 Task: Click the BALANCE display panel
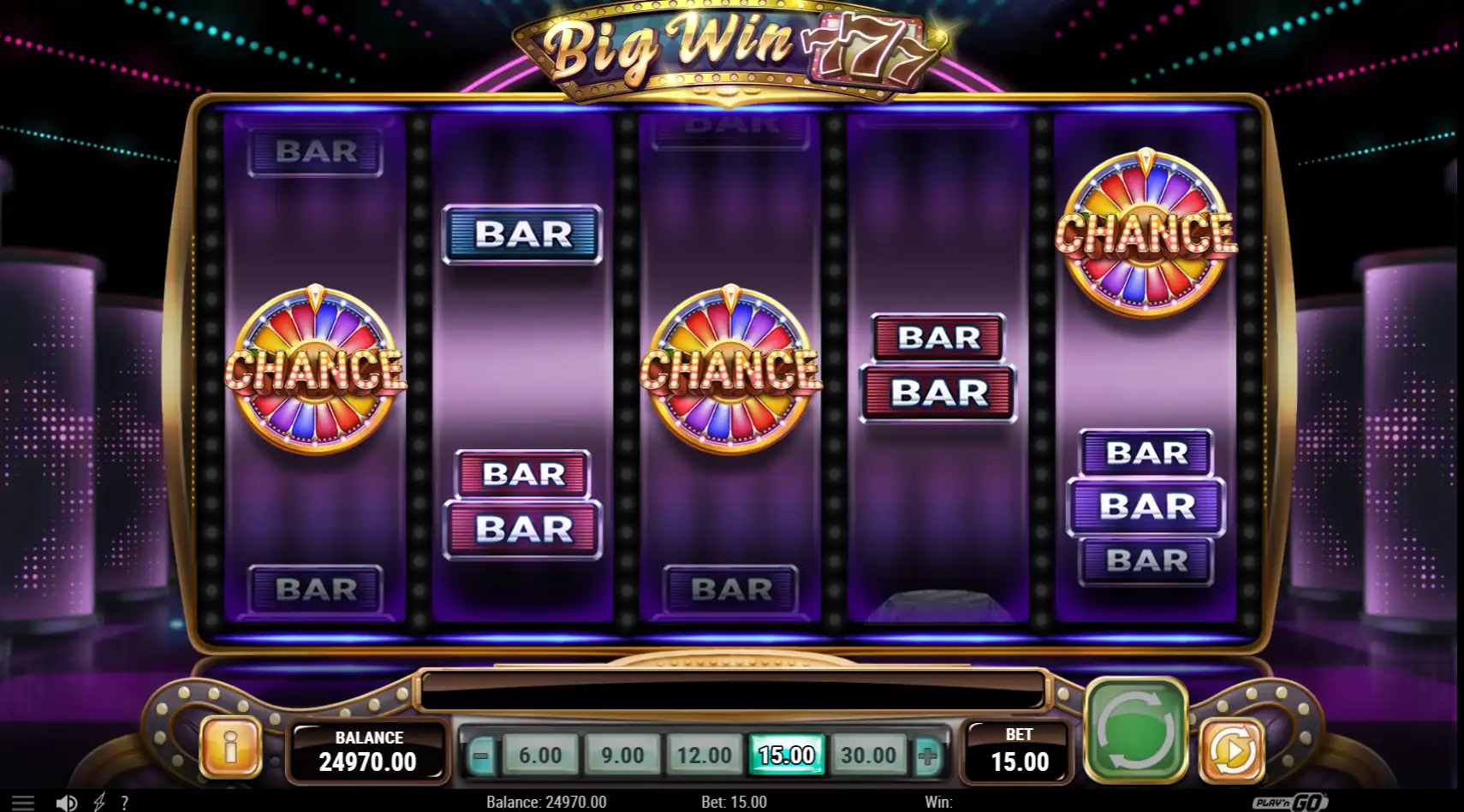(x=368, y=752)
